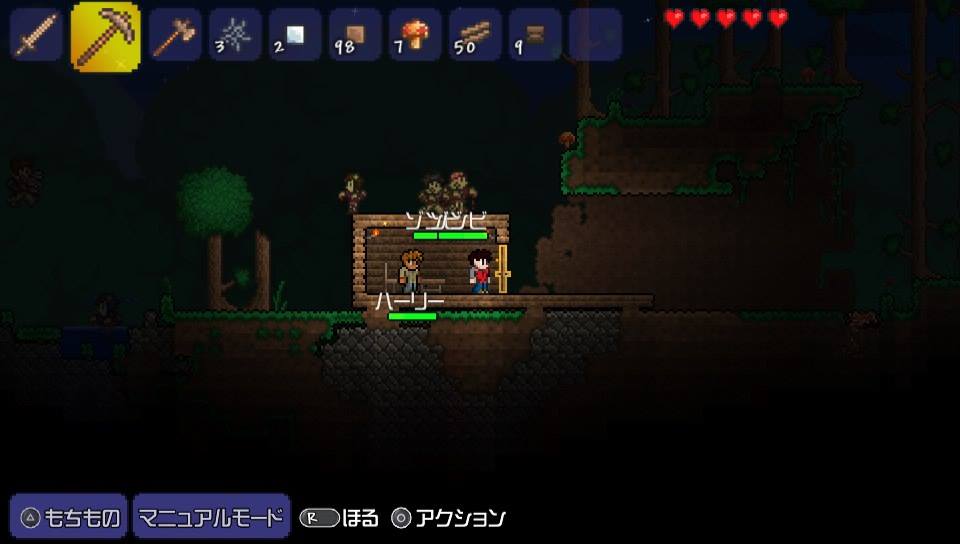Toggle the マニュアルモード button
The height and width of the screenshot is (544, 960).
pos(211,518)
